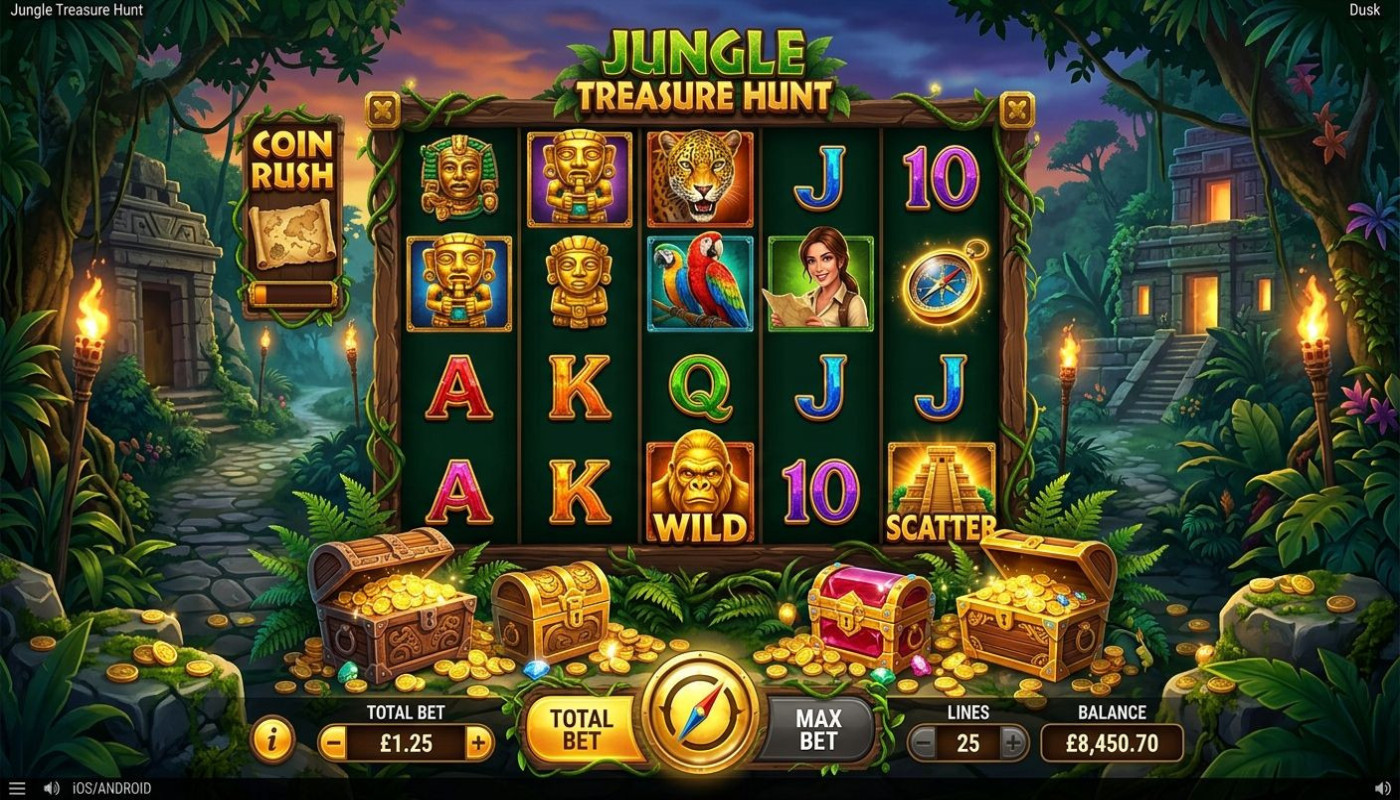
Task: Open the hamburger menu in the bottom bar
Action: 15,788
